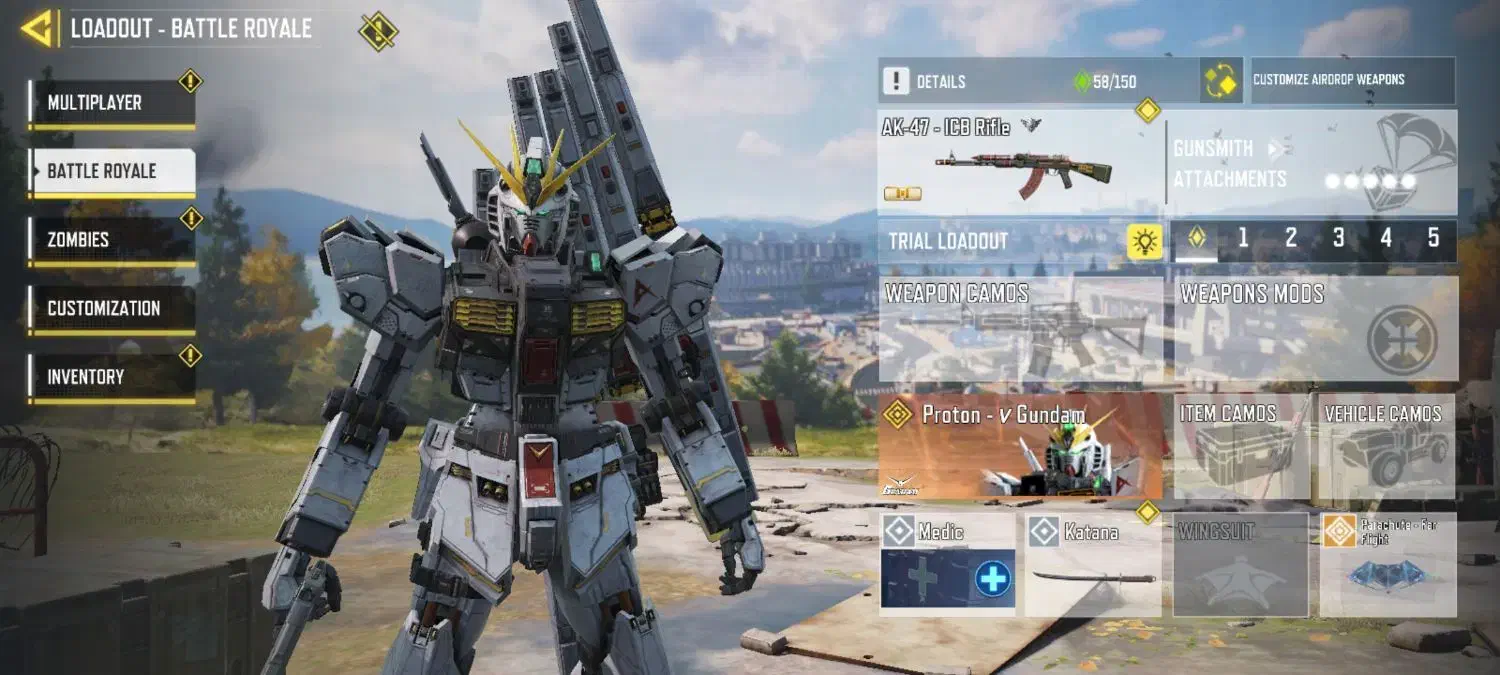Switch to loadout slot 5
This screenshot has height=675, width=1500.
pyautogui.click(x=1433, y=239)
